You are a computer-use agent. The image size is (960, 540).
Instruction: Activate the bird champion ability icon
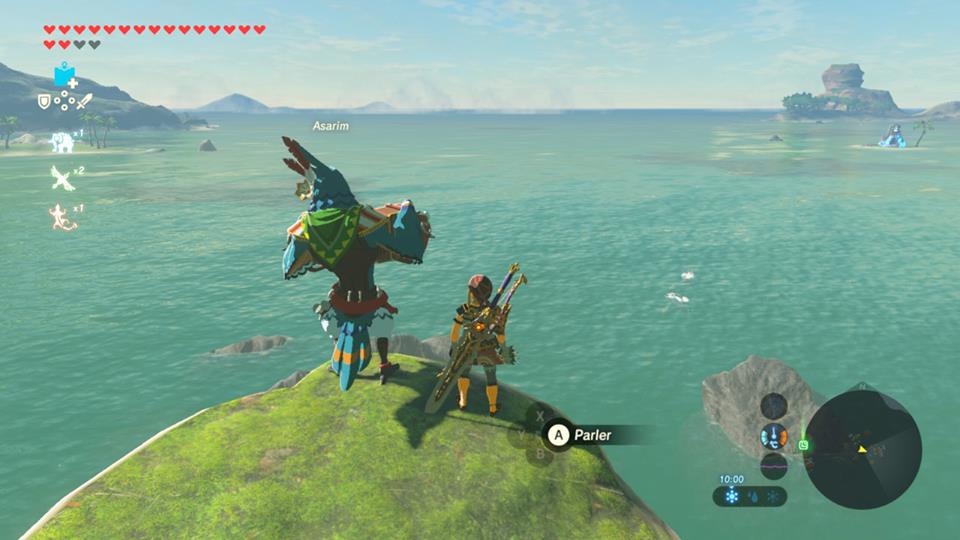(62, 178)
